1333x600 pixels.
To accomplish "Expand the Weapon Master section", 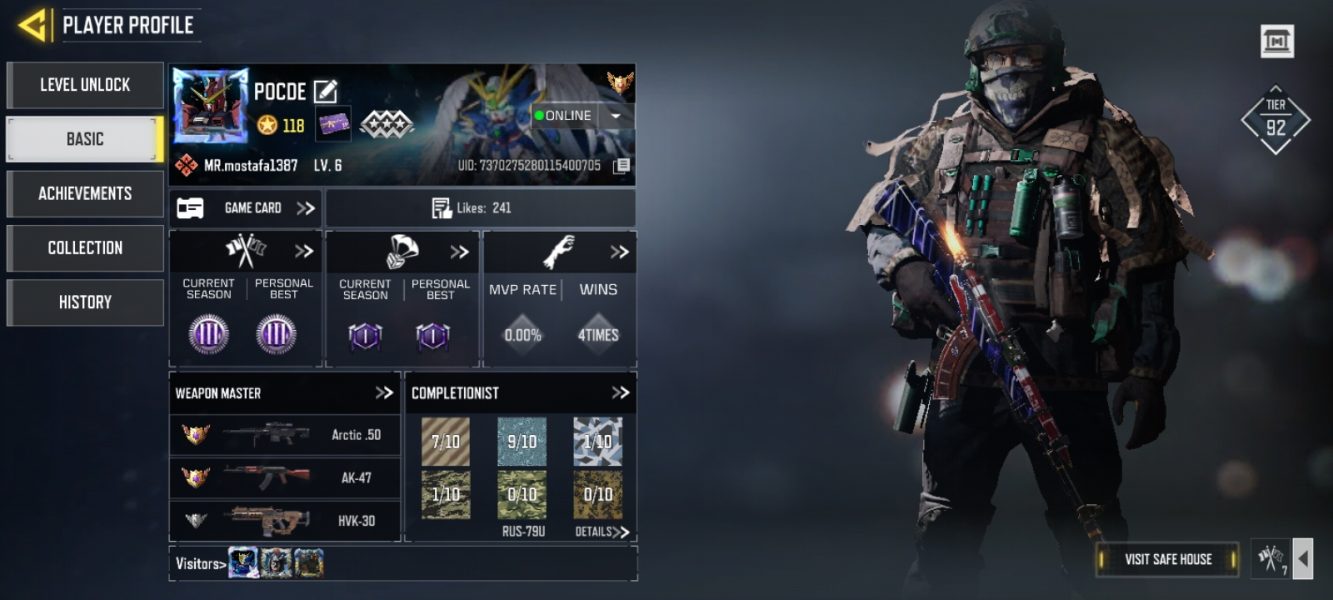I will 384,393.
